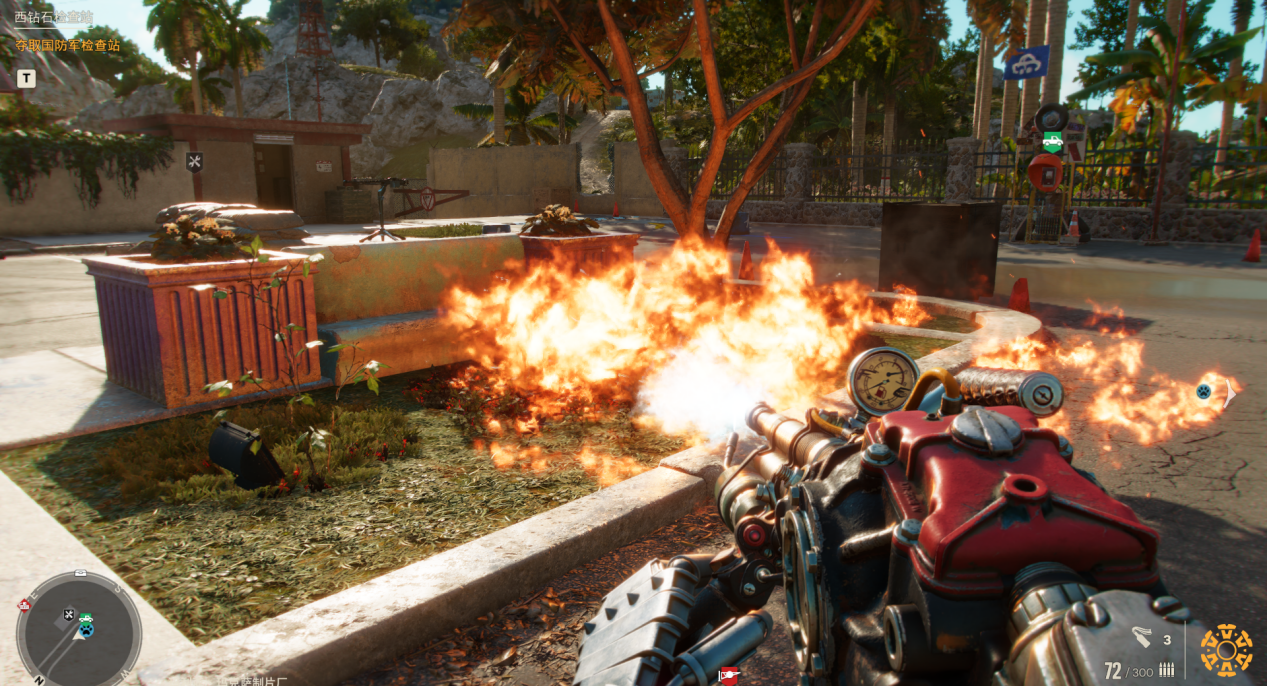Select the red diamond marker beside the minimap
Image resolution: width=1267 pixels, height=686 pixels.
click(x=24, y=604)
